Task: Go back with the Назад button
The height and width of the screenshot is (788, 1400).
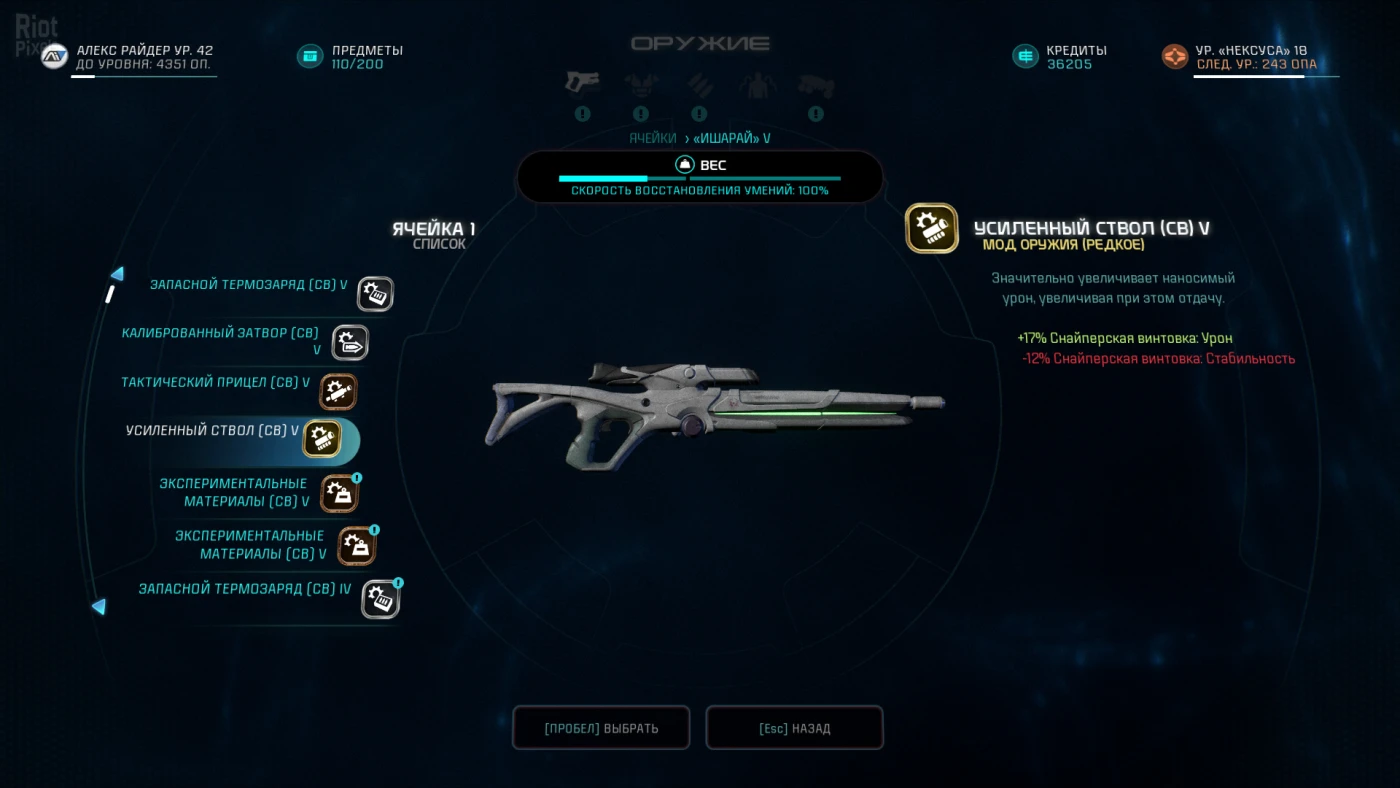Action: 794,728
